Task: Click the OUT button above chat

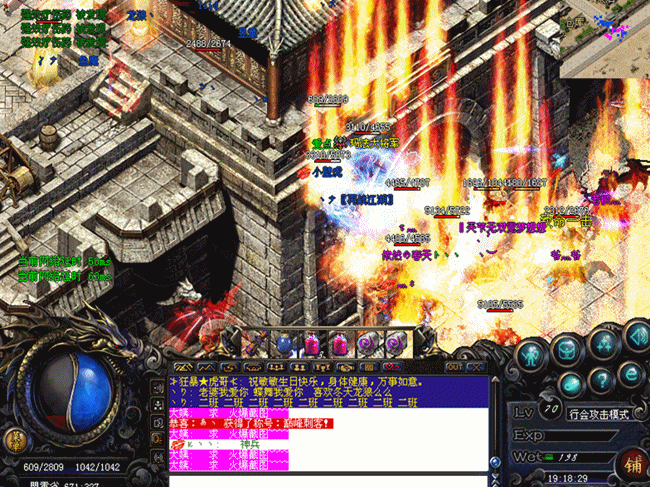Action: pyautogui.click(x=453, y=367)
